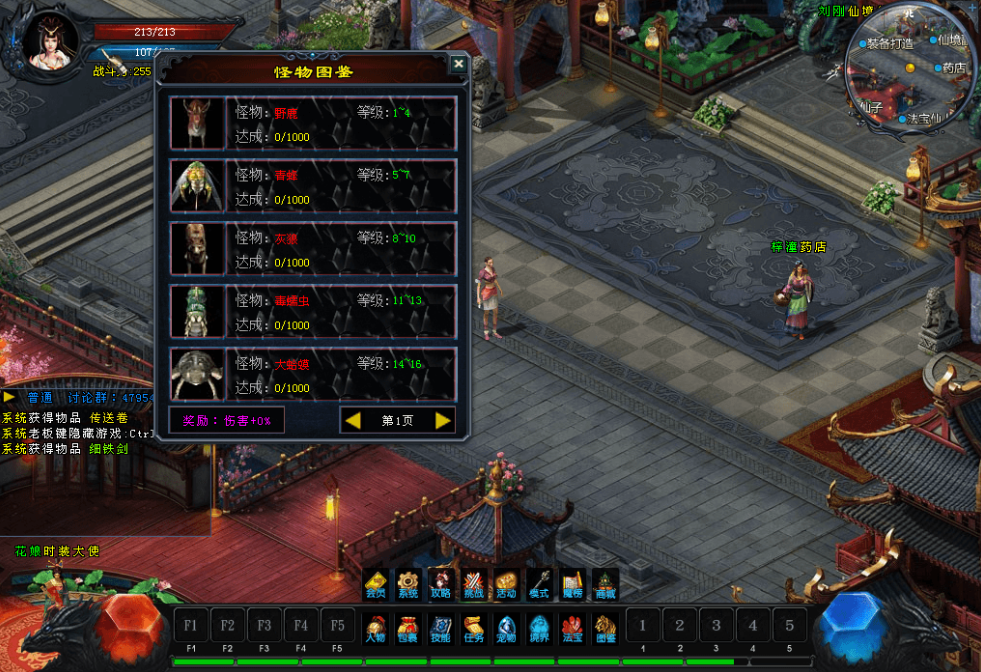Open the 任务 quest log
981x672 pixels.
pyautogui.click(x=474, y=627)
